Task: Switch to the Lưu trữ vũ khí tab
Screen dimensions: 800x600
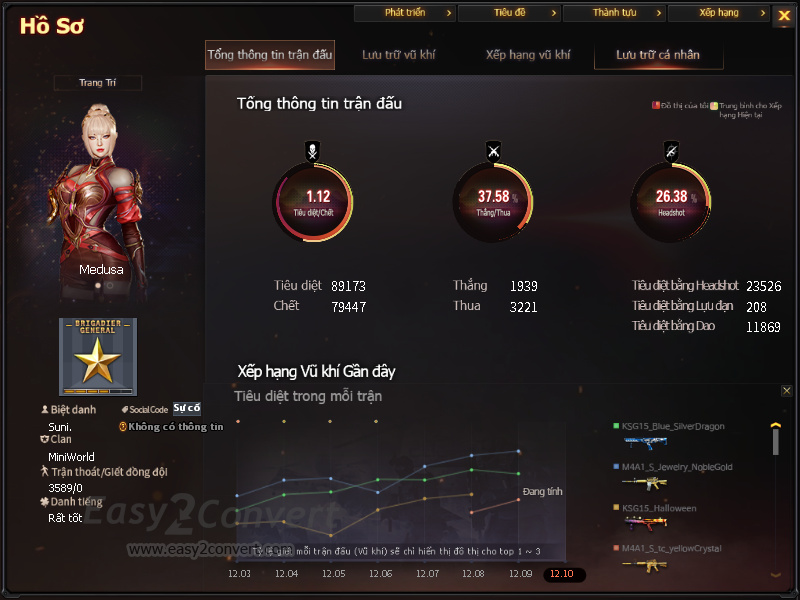Action: click(399, 55)
